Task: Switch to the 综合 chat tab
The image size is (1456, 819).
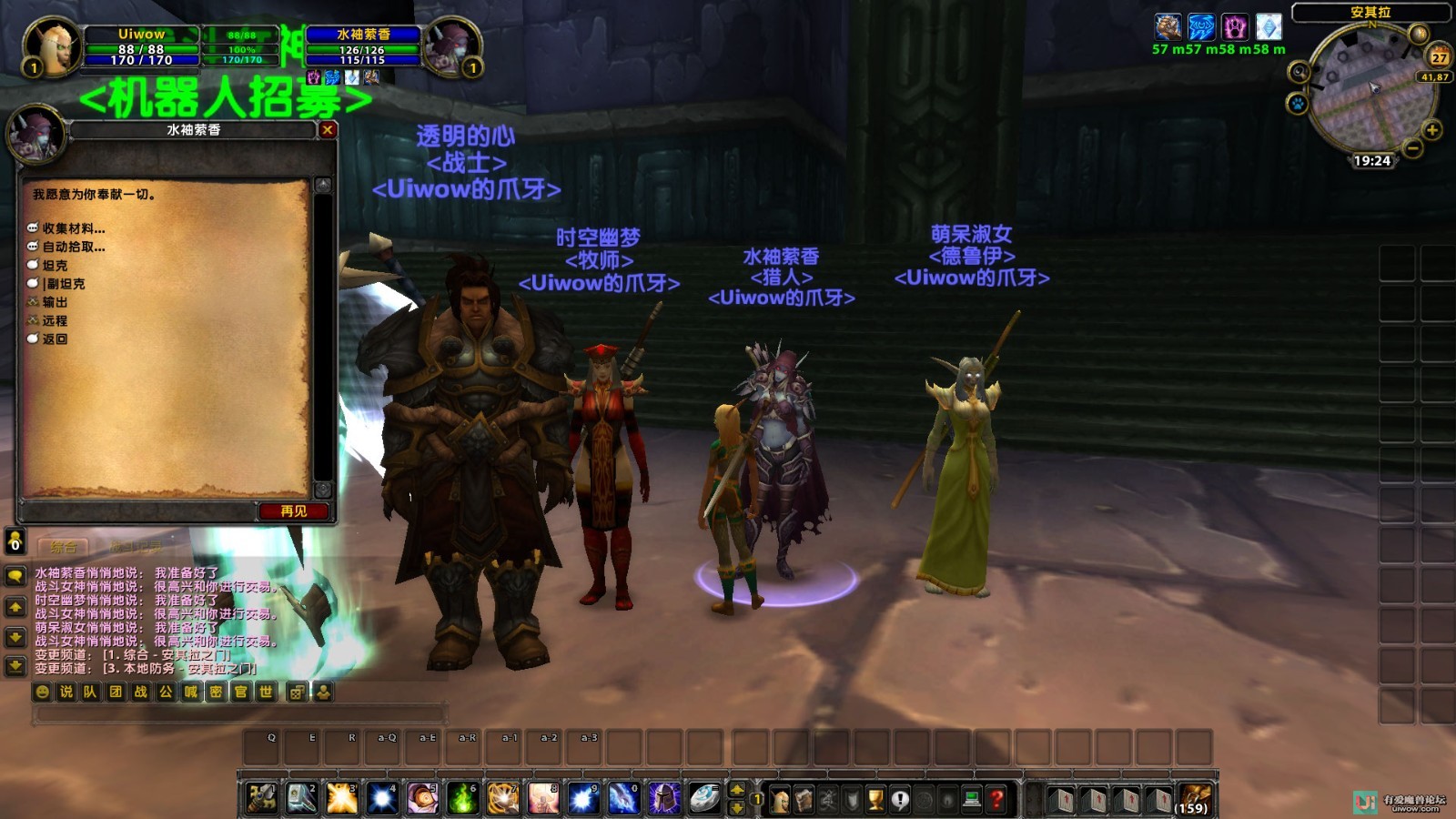Action: (64, 547)
